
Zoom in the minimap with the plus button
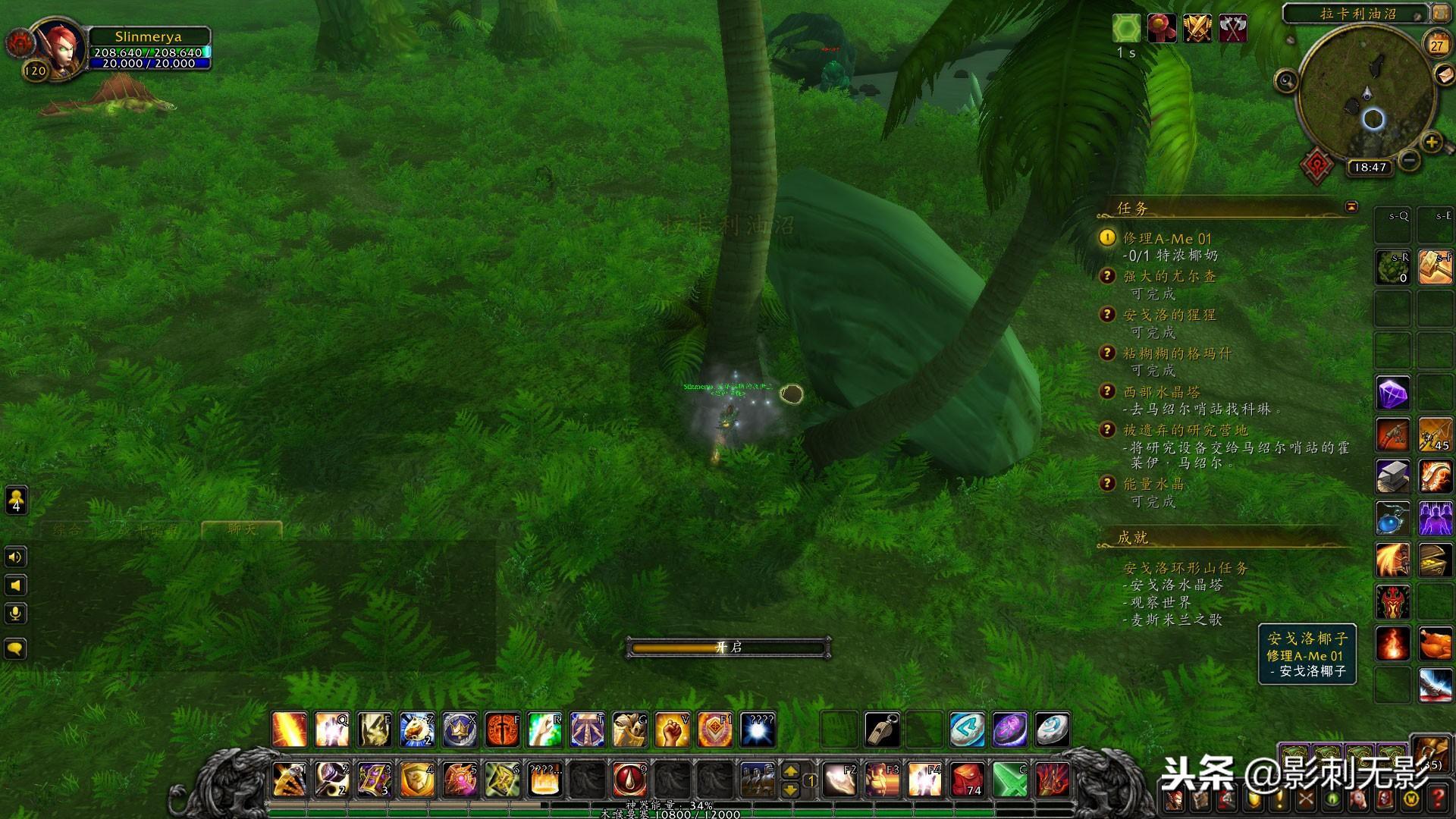point(1431,142)
